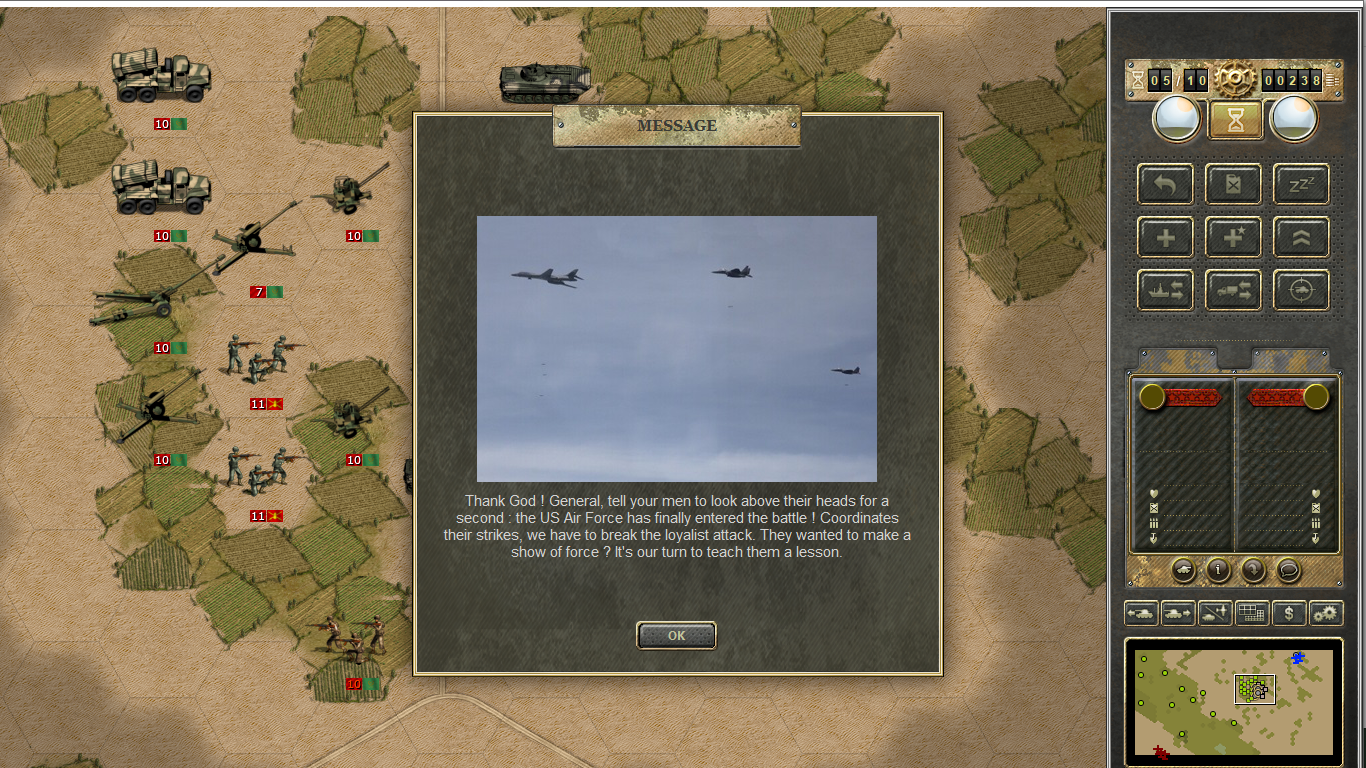Open the round tank unit details button

click(1183, 570)
